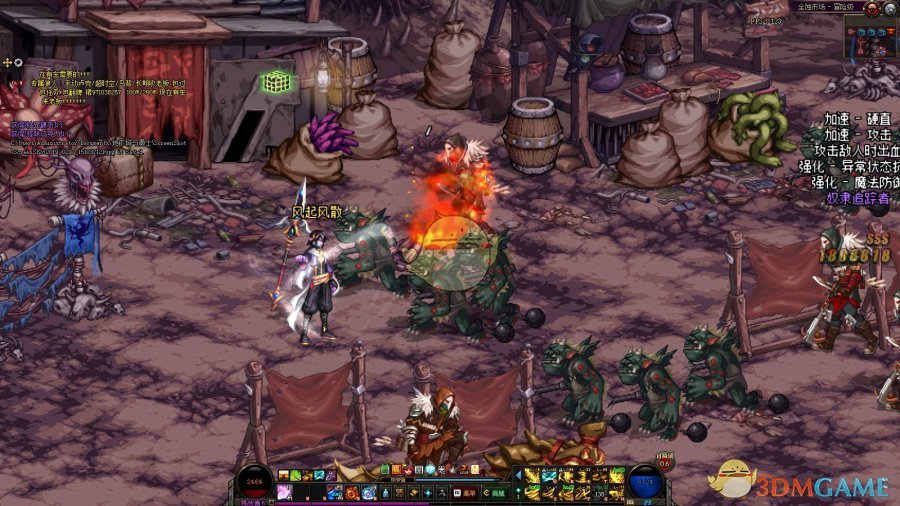
Task: Click the grey round button above the minimap
Action: coord(890,9)
